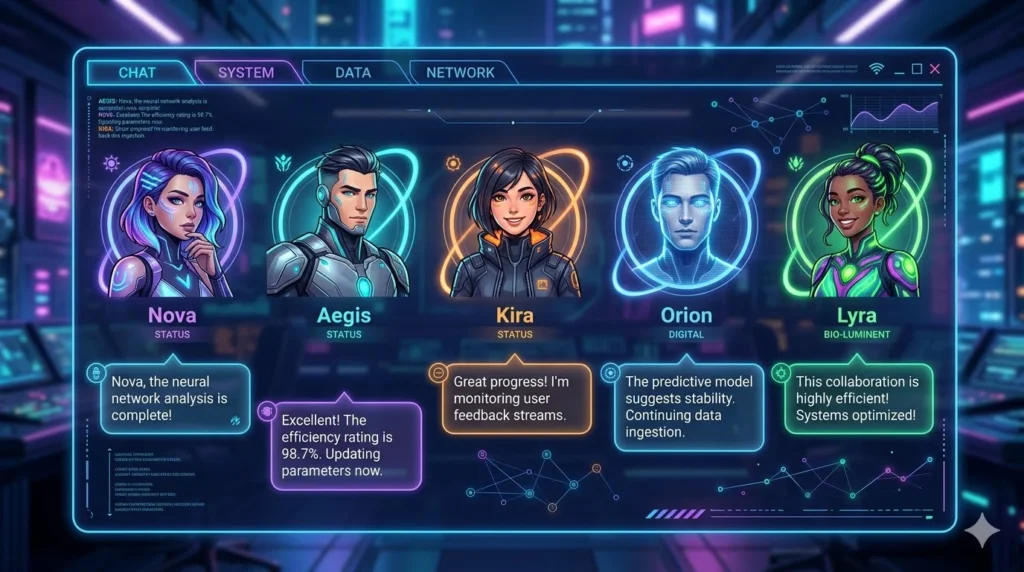The image size is (1024, 572).
Task: Switch to the CHAT tab
Action: [x=137, y=72]
